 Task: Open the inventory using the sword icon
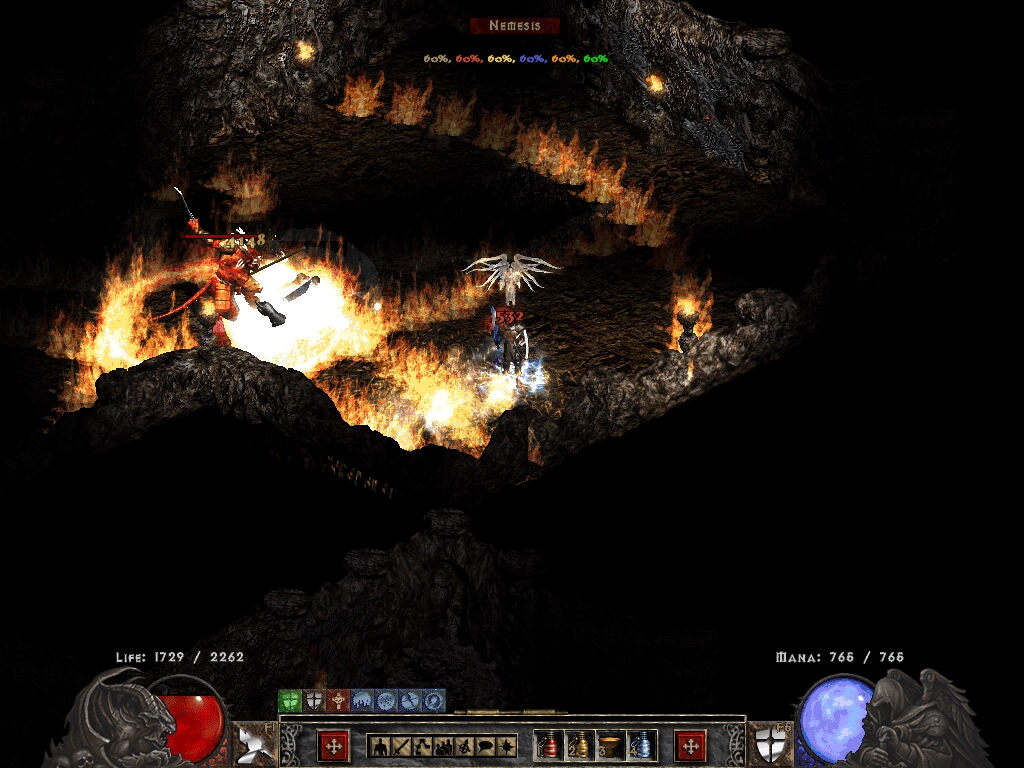click(401, 745)
